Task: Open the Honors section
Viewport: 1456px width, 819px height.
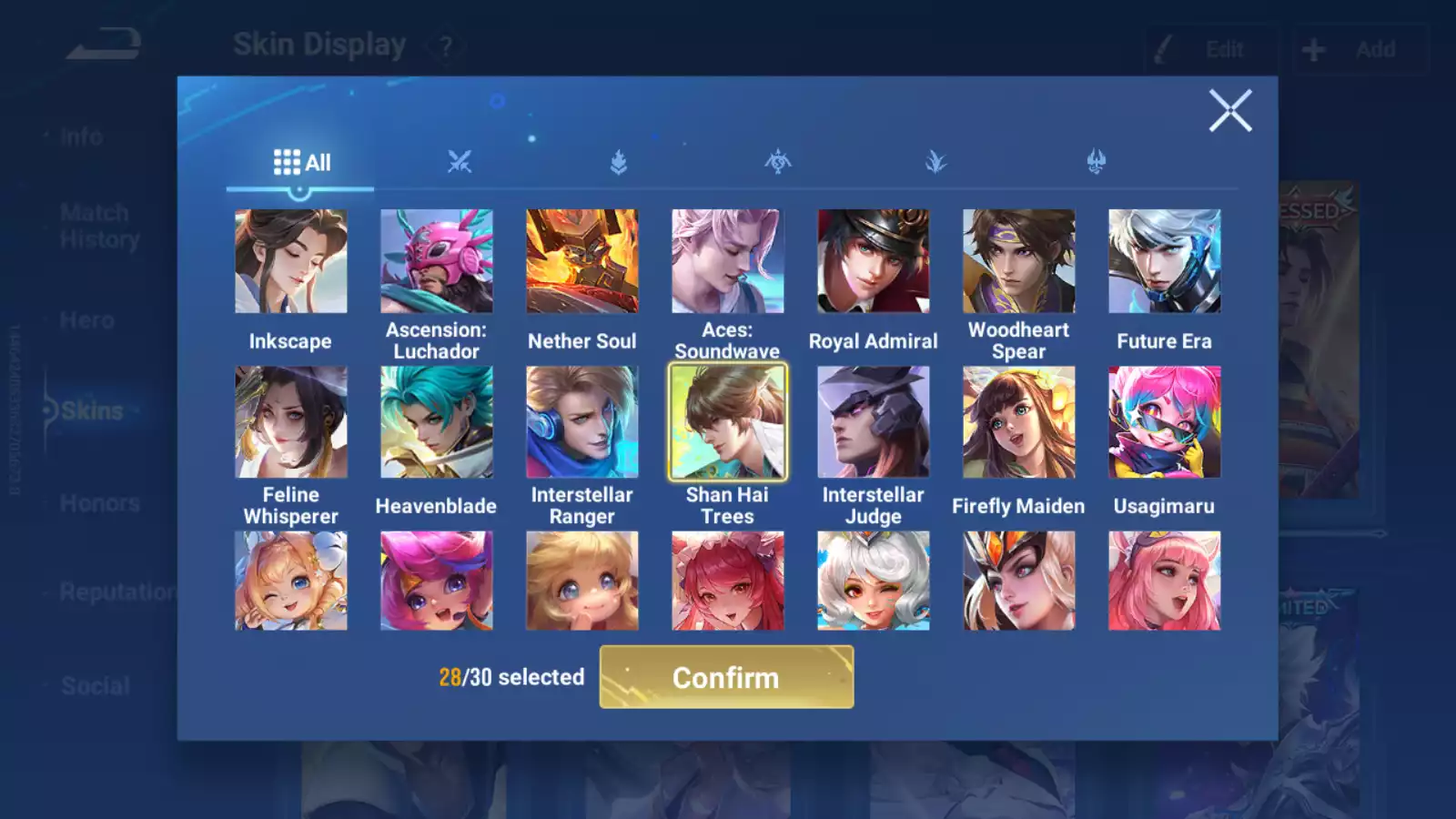Action: (x=97, y=502)
